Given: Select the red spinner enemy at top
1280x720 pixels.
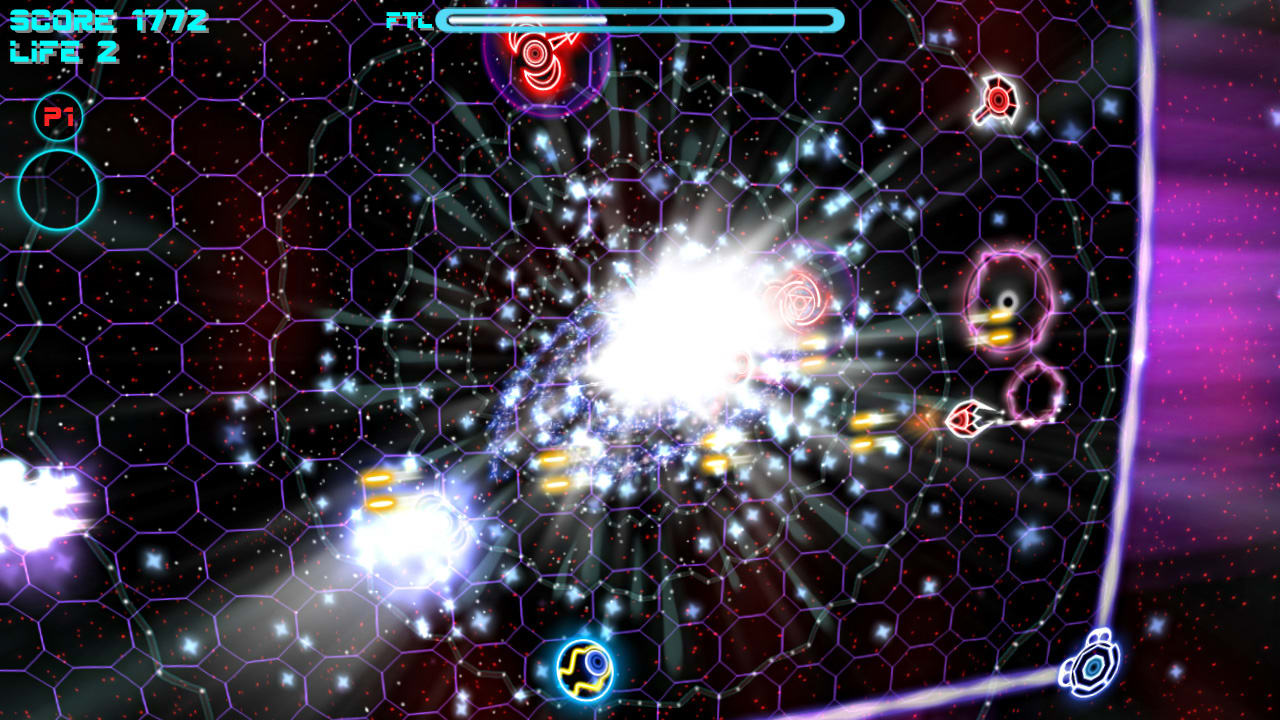Looking at the screenshot, I should tap(535, 55).
